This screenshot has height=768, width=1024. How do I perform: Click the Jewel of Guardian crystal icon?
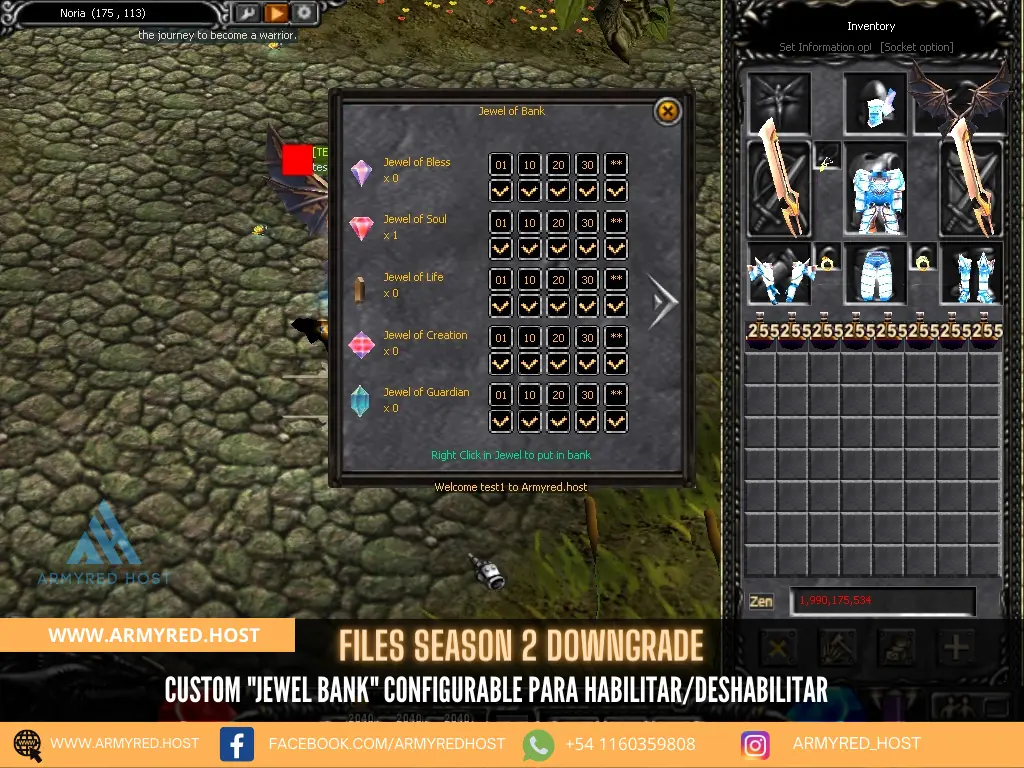click(x=360, y=401)
